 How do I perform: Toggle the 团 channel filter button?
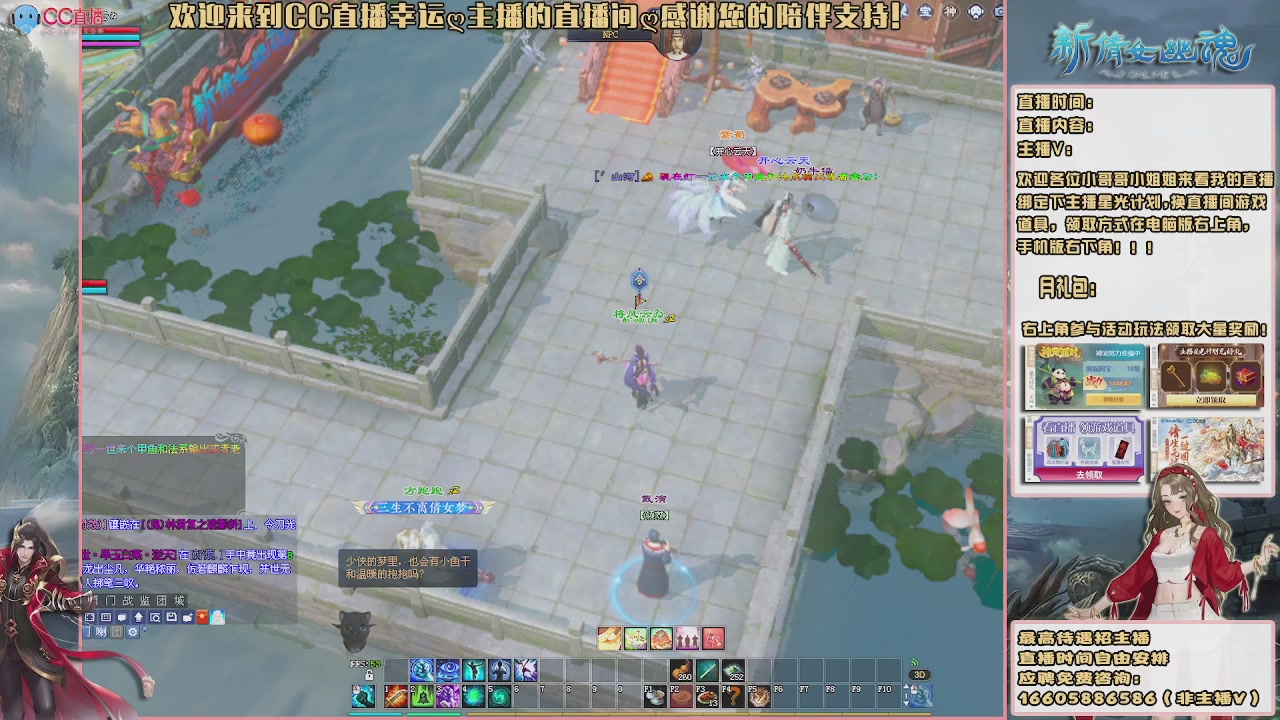117,633
